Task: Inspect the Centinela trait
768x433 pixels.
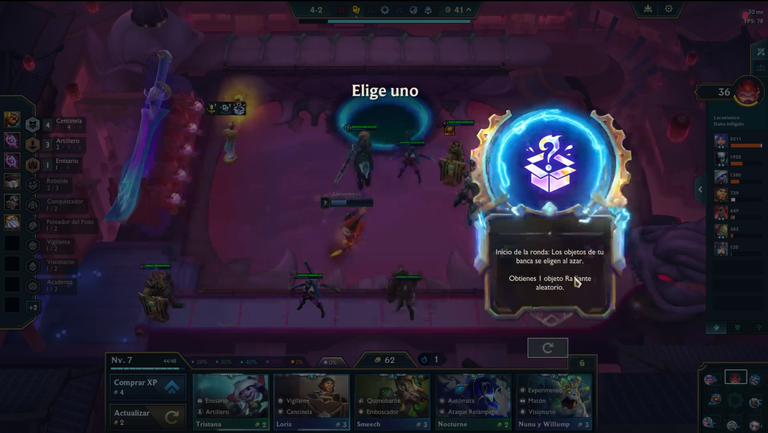Action: [x=33, y=125]
